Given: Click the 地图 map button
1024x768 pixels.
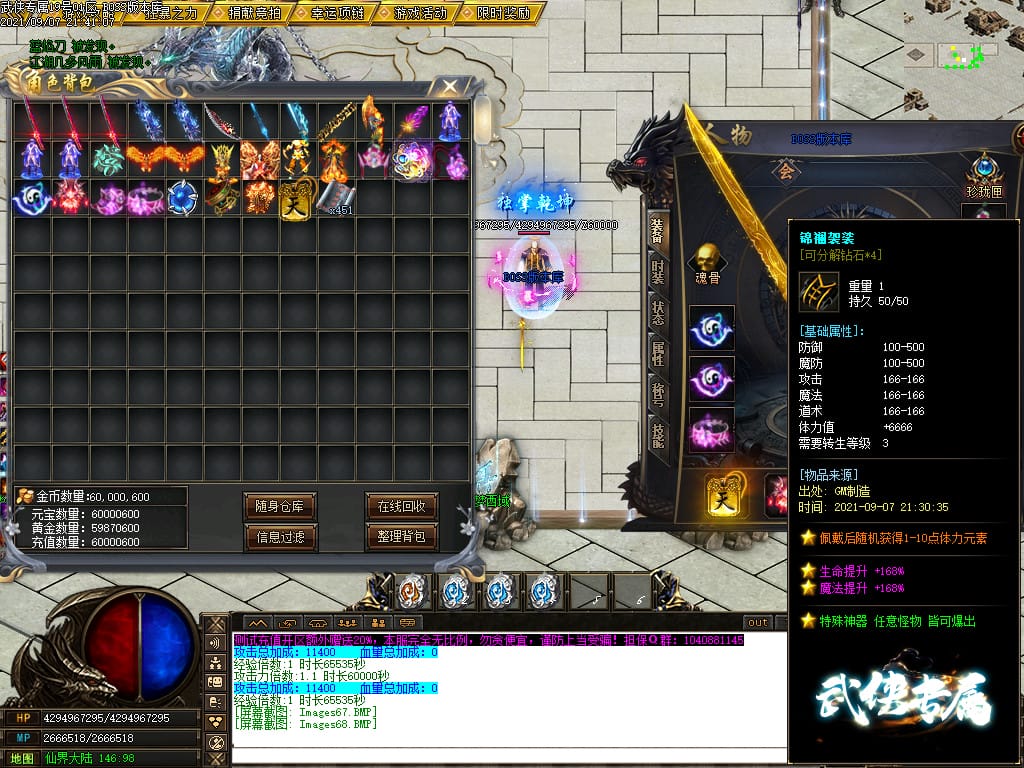Looking at the screenshot, I should click(x=22, y=758).
